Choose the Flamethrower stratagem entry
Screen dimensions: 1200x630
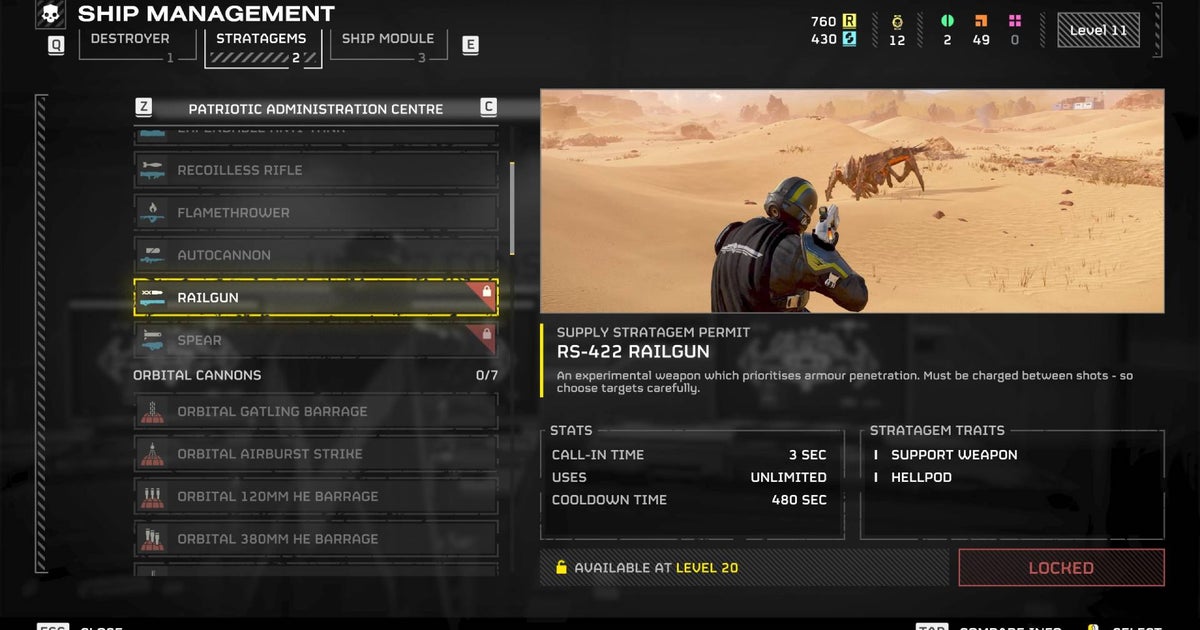[x=316, y=213]
